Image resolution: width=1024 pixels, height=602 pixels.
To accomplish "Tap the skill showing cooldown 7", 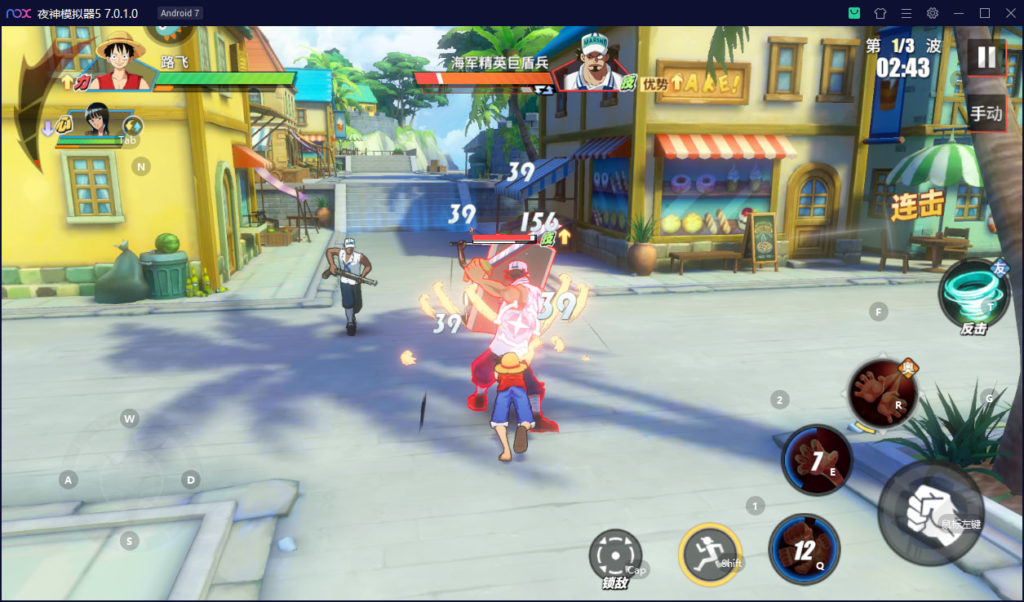I will click(816, 459).
